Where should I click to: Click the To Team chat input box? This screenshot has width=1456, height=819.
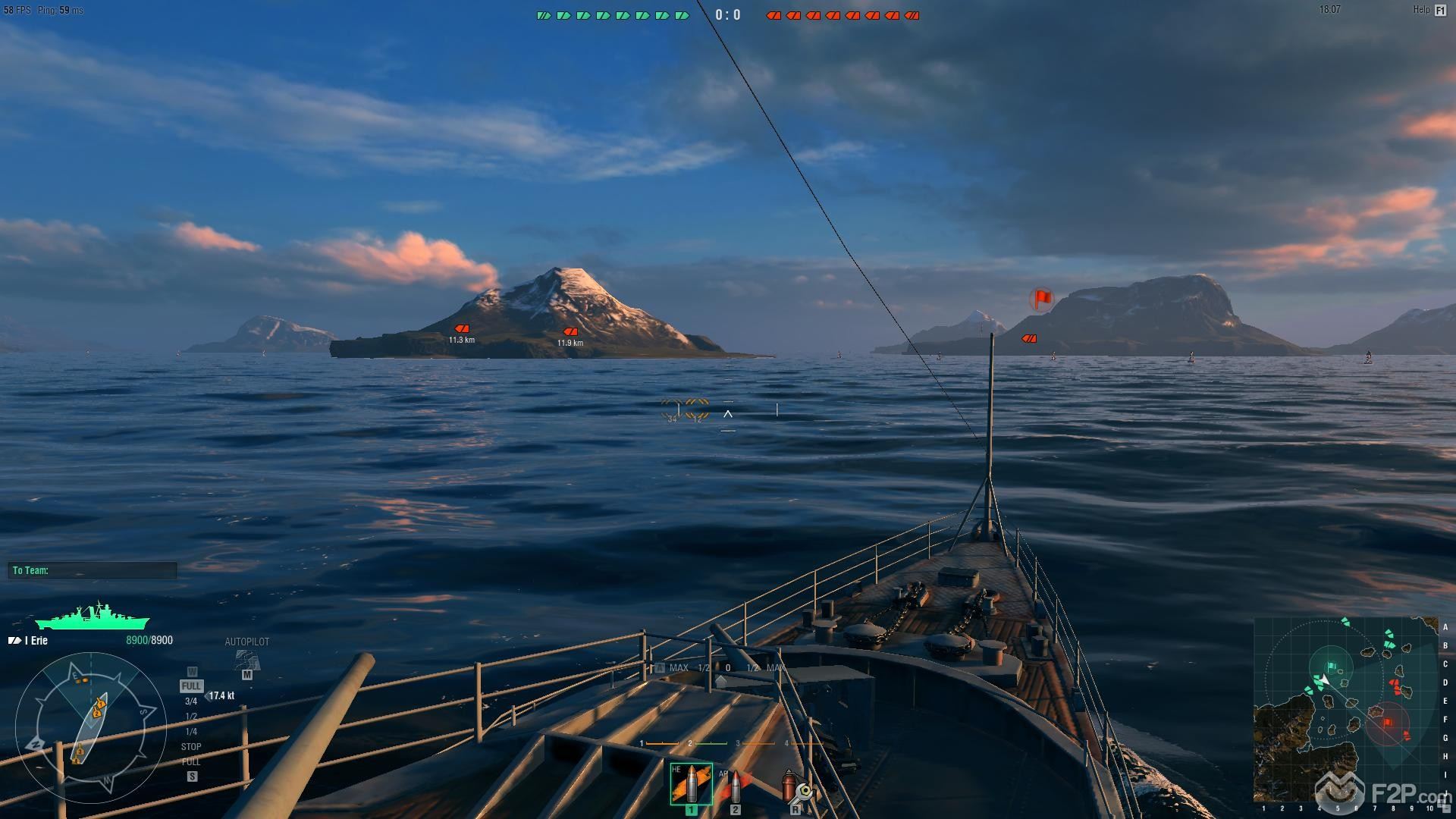(x=93, y=570)
